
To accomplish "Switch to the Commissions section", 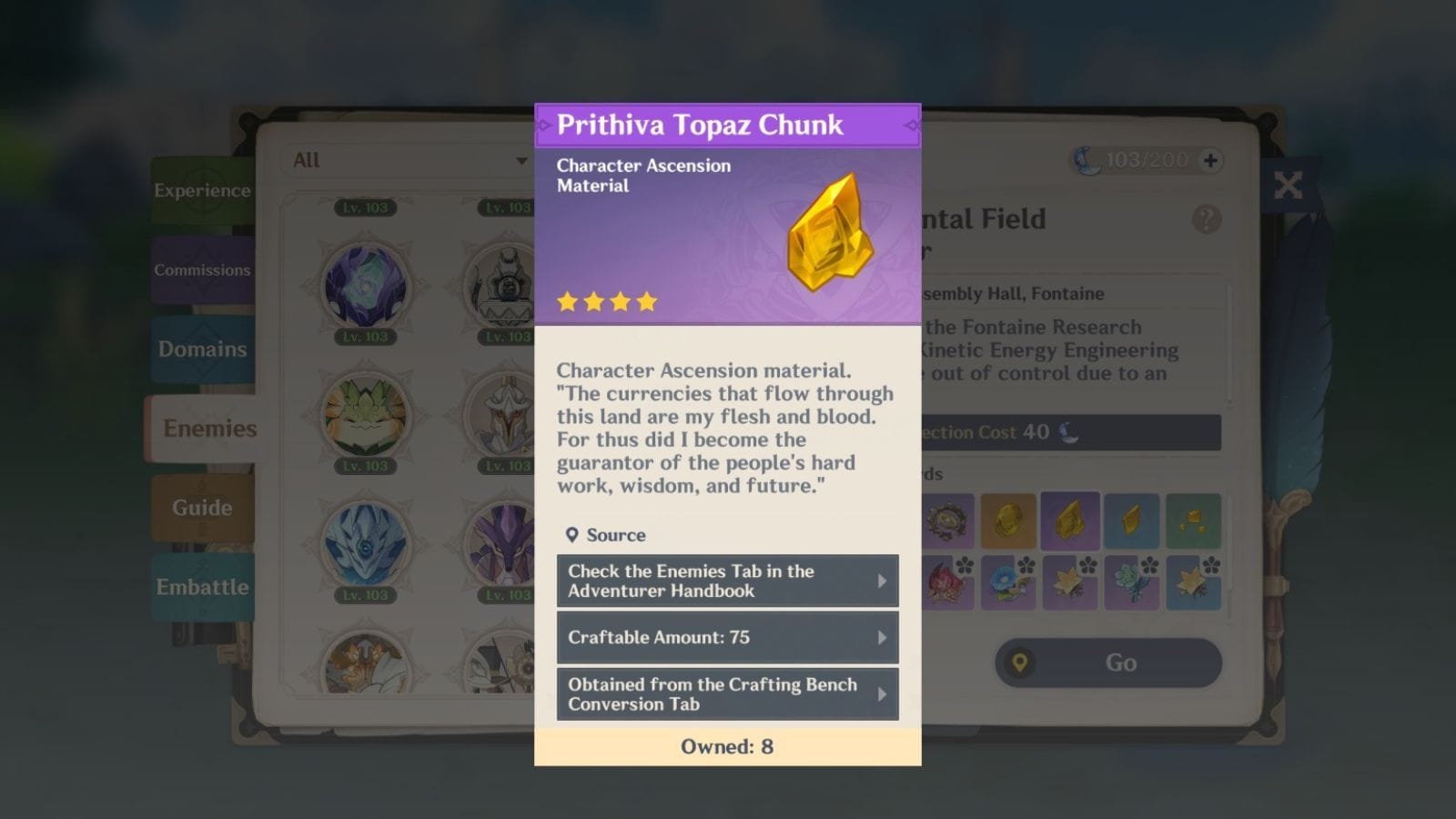I will pos(203,270).
